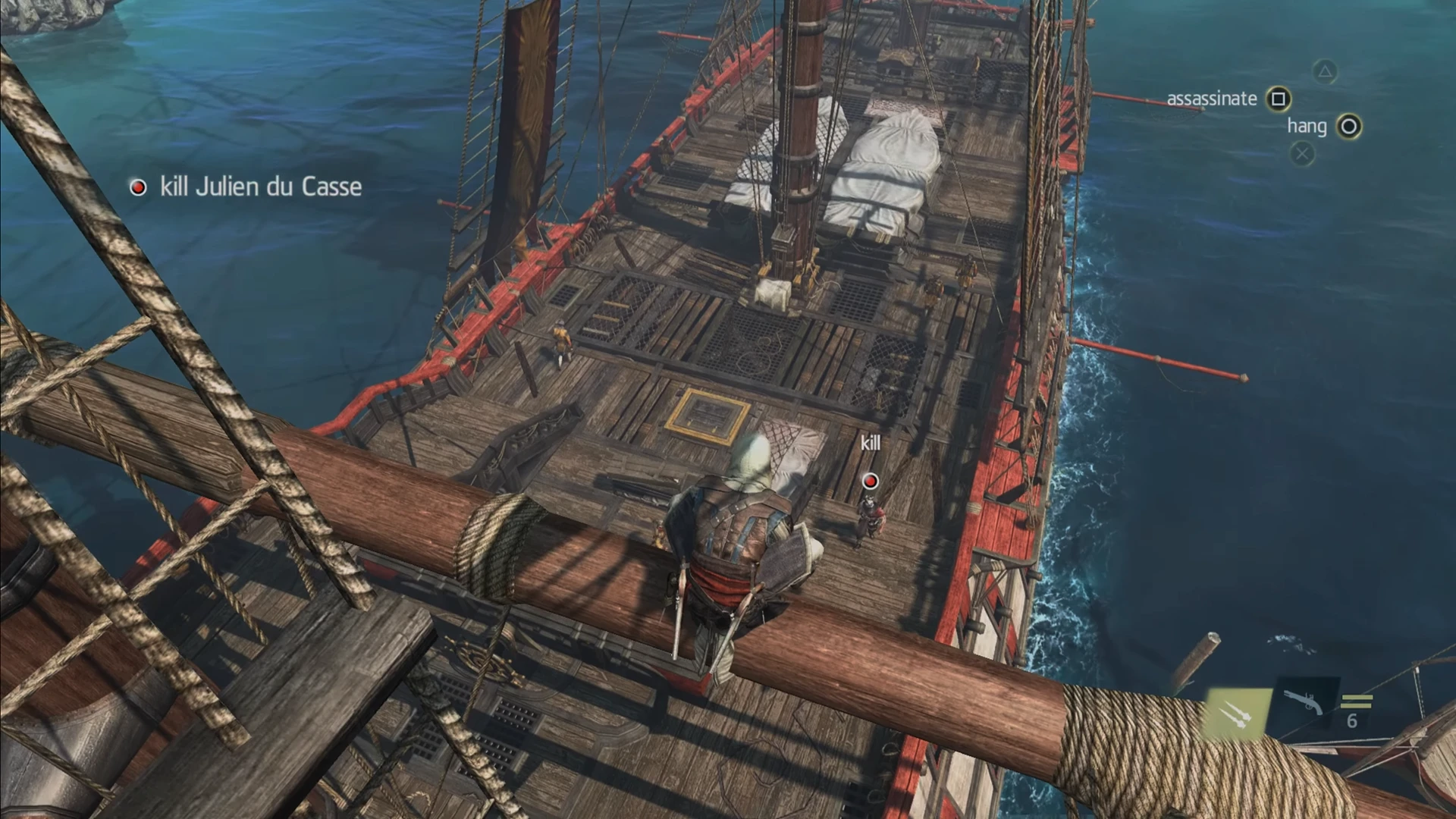Select the highlighted melee weapon slot
Viewport: 1456px width, 819px height.
[x=1238, y=713]
